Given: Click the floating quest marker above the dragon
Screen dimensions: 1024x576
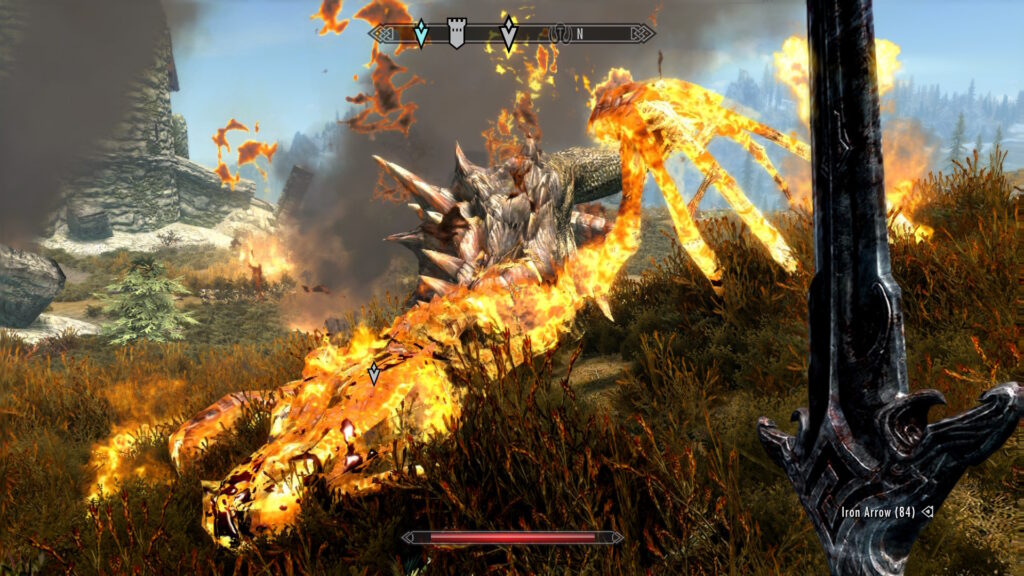Looking at the screenshot, I should 374,373.
